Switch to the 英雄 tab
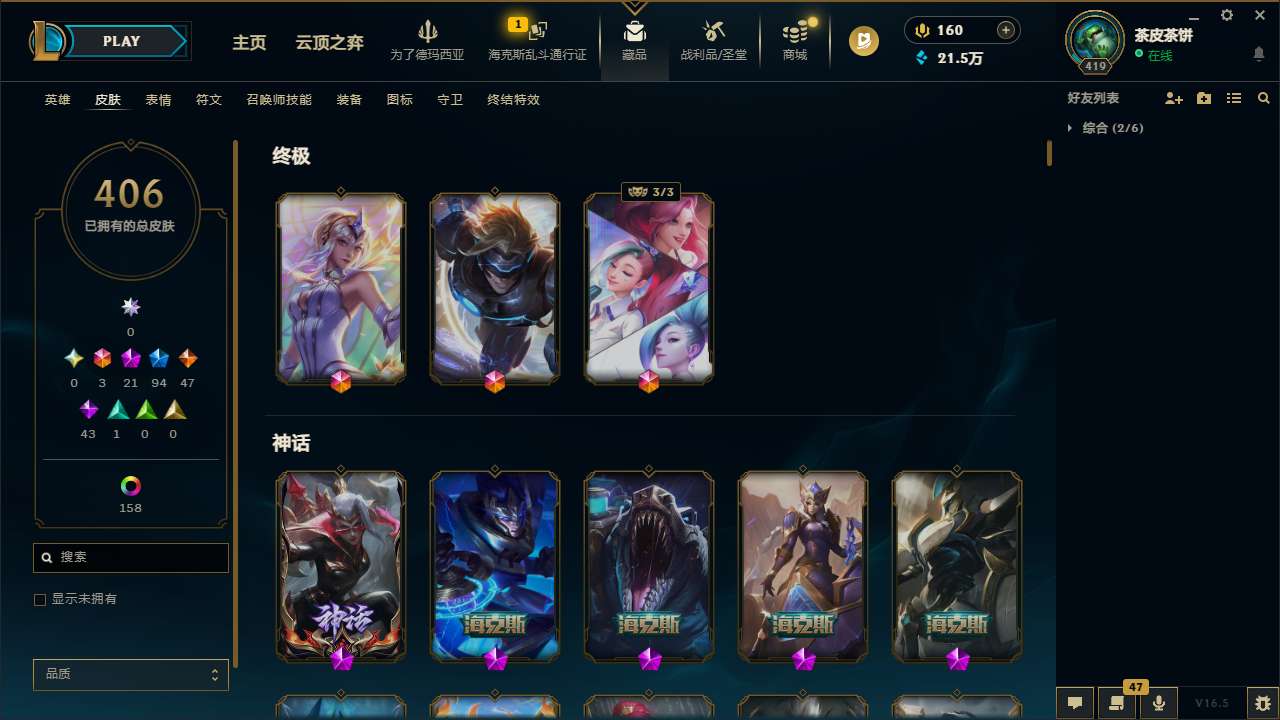The image size is (1280, 720). [x=57, y=100]
